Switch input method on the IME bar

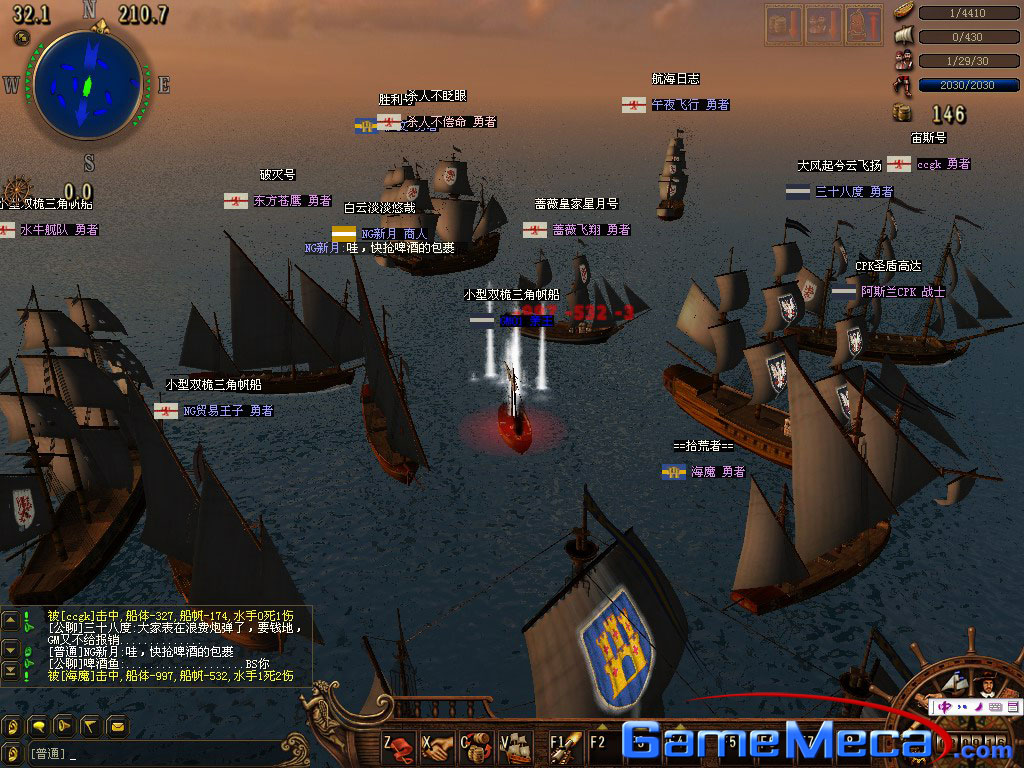click(x=945, y=707)
